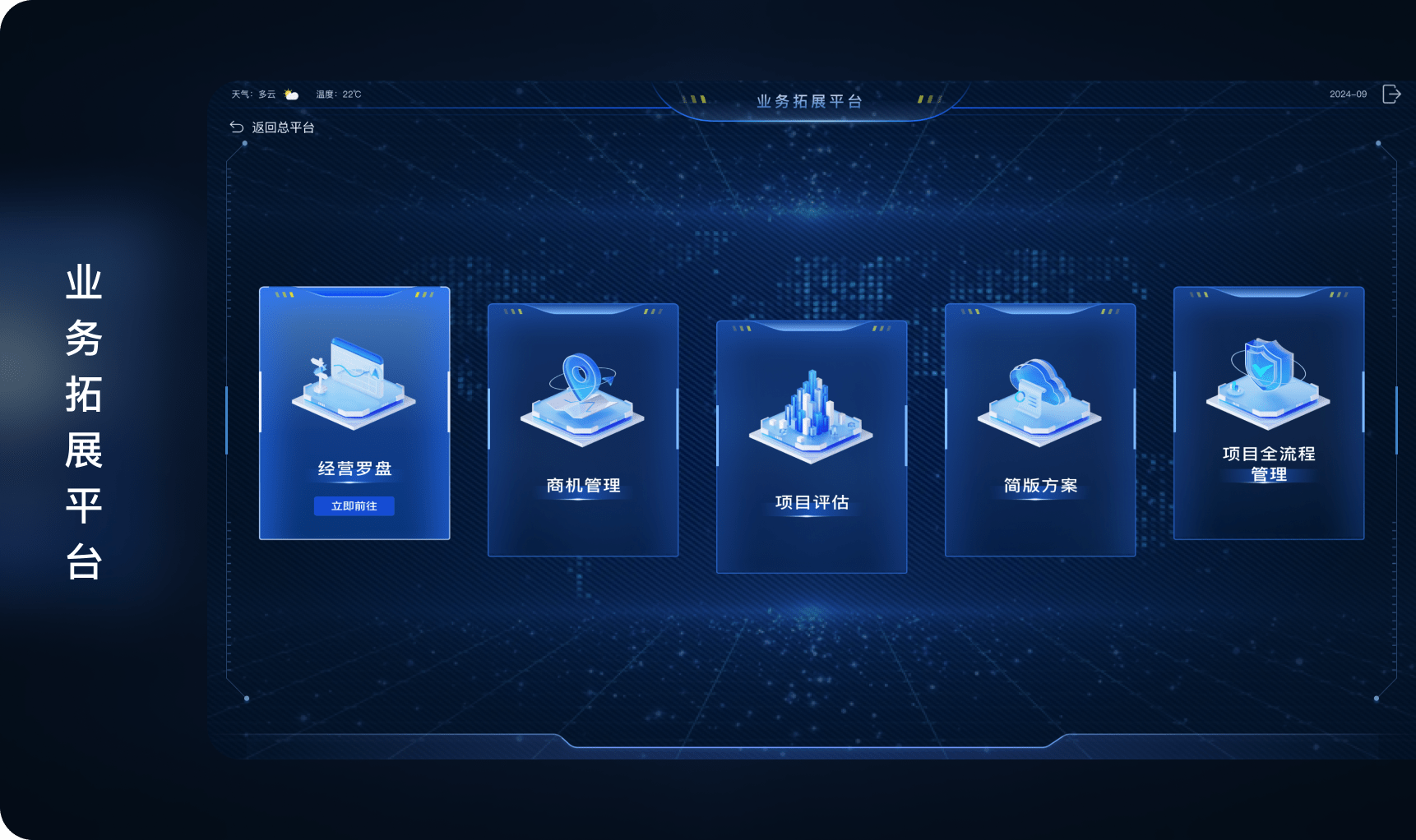
Task: Click the 商机管理 map pin icon
Action: pyautogui.click(x=581, y=395)
